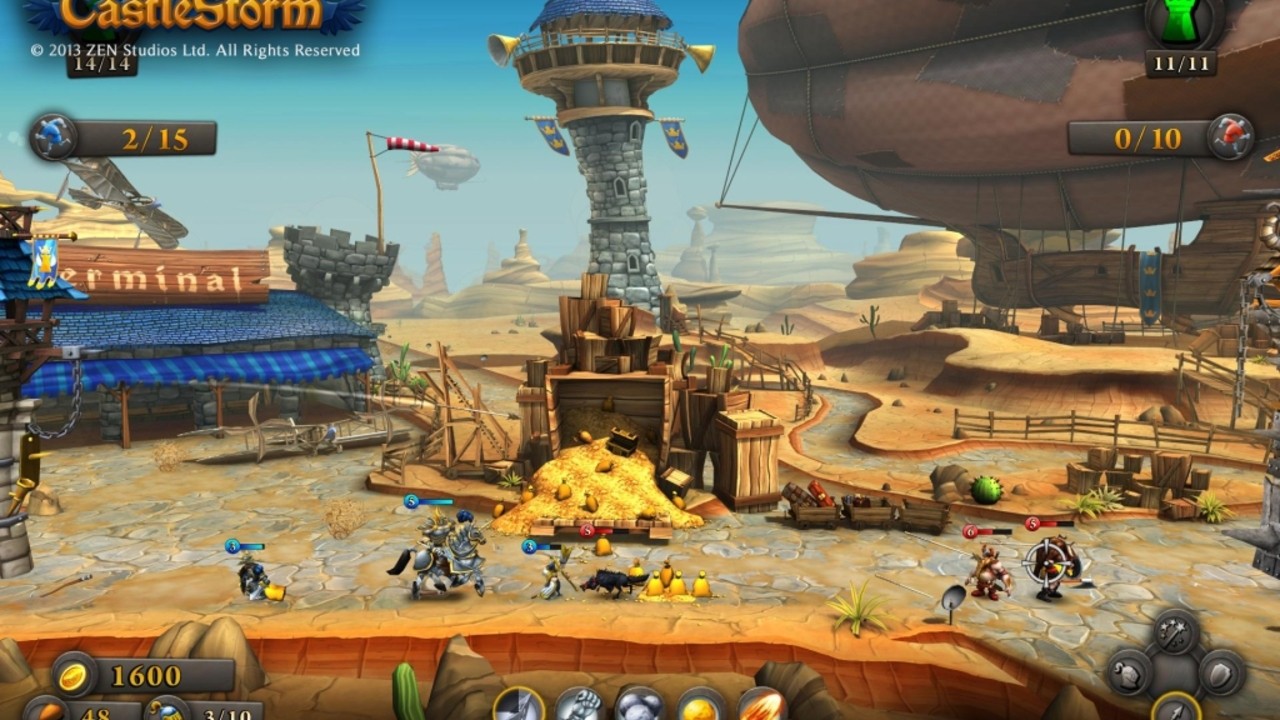1280x720 pixels.
Task: Select the flaming arrow projectile icon
Action: tap(763, 706)
